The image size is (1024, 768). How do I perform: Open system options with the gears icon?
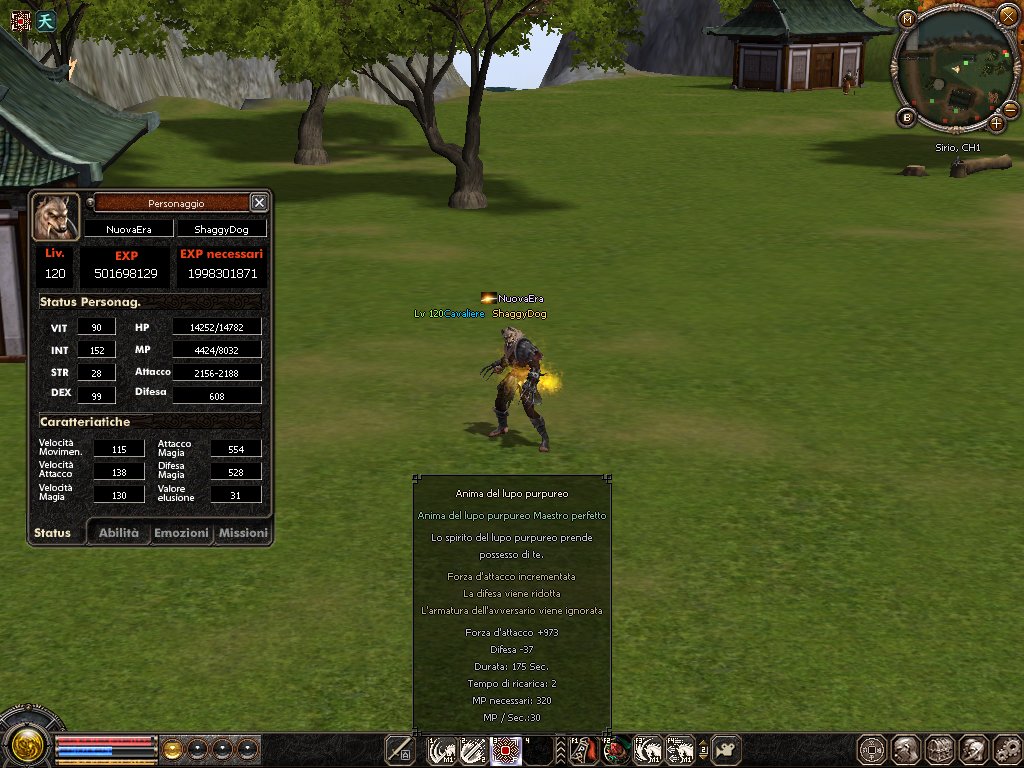click(1007, 749)
